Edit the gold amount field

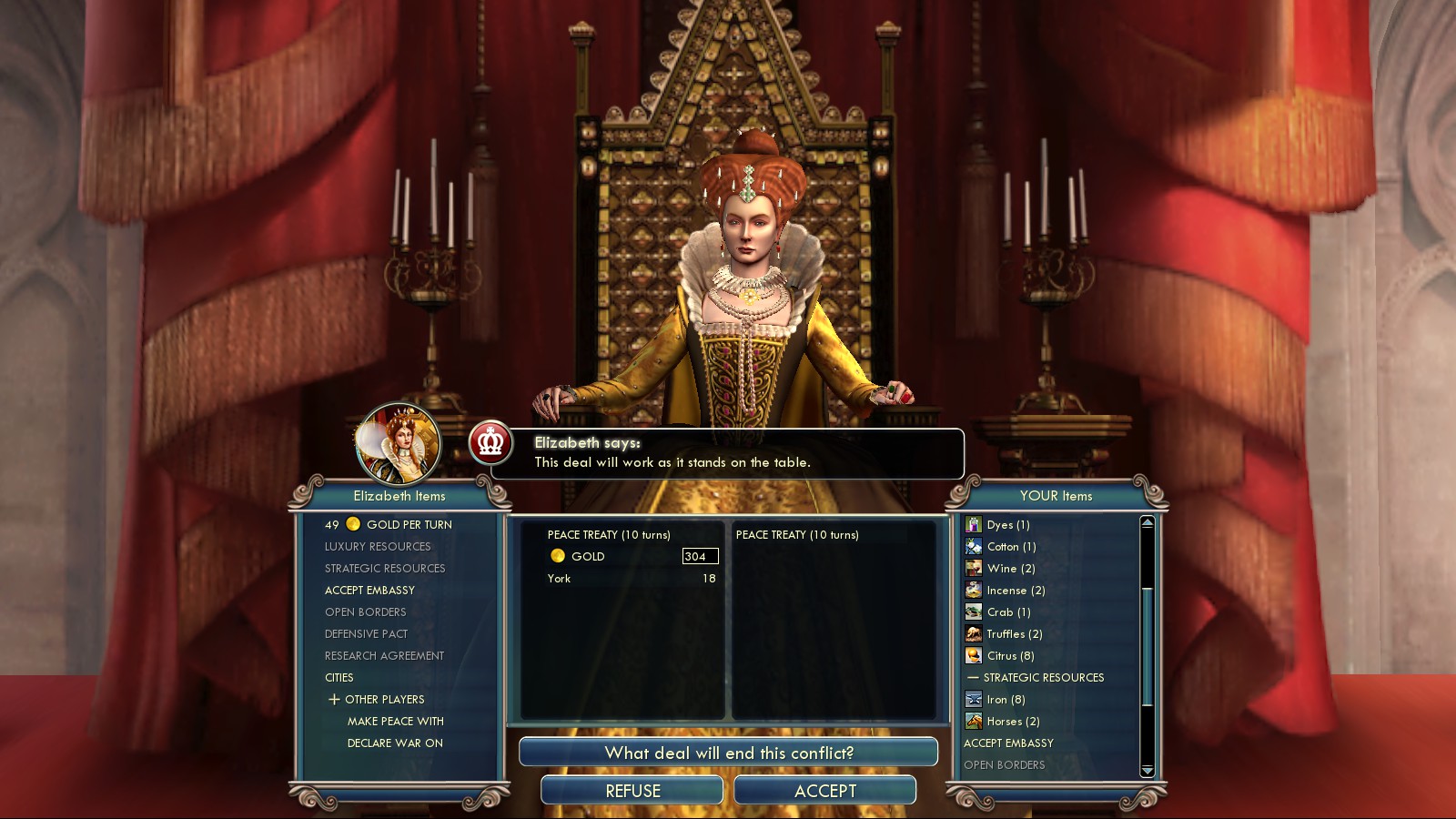point(699,556)
